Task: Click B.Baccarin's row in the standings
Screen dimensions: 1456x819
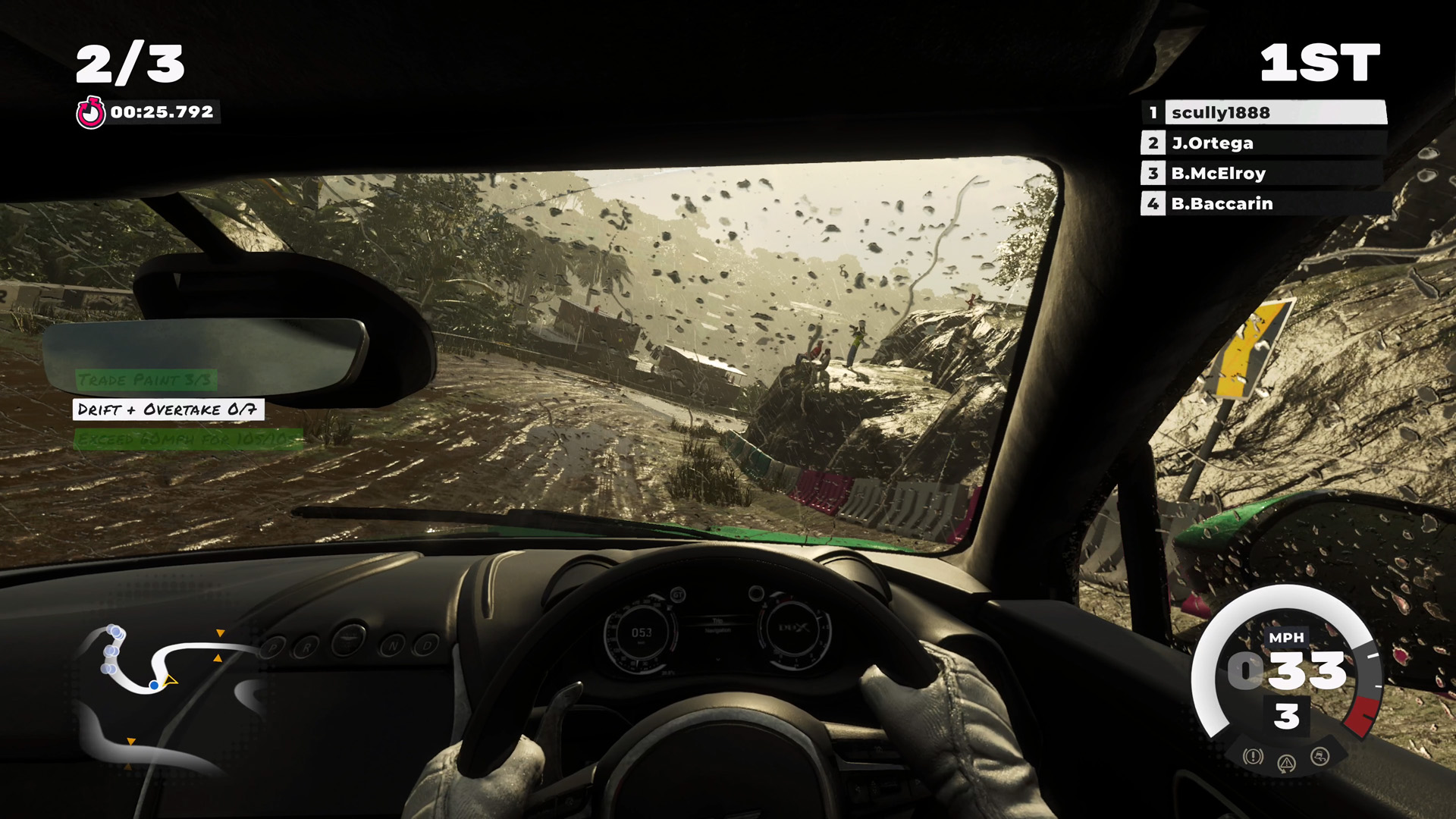Action: (1263, 203)
